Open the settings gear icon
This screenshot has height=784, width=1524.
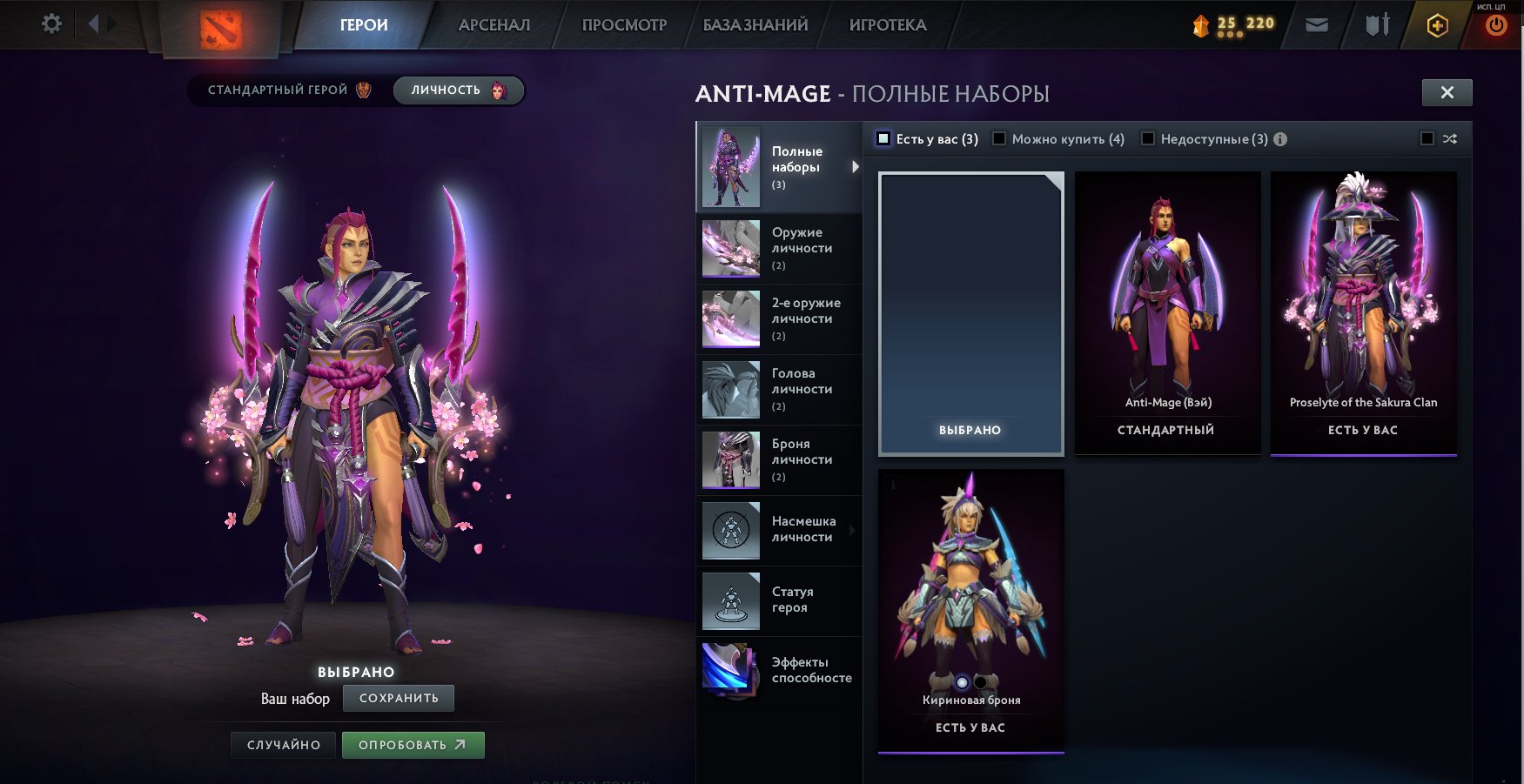(51, 23)
